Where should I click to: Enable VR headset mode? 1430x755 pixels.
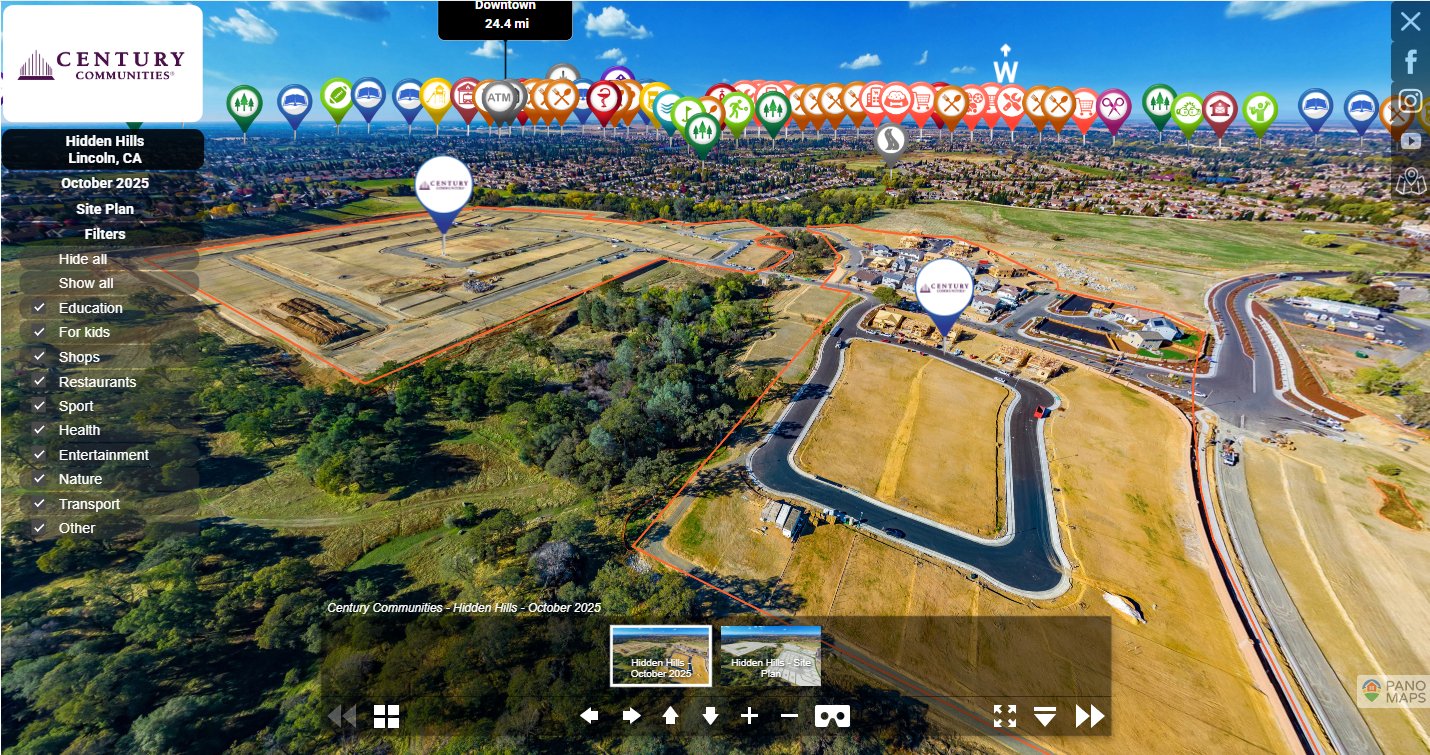coord(832,716)
